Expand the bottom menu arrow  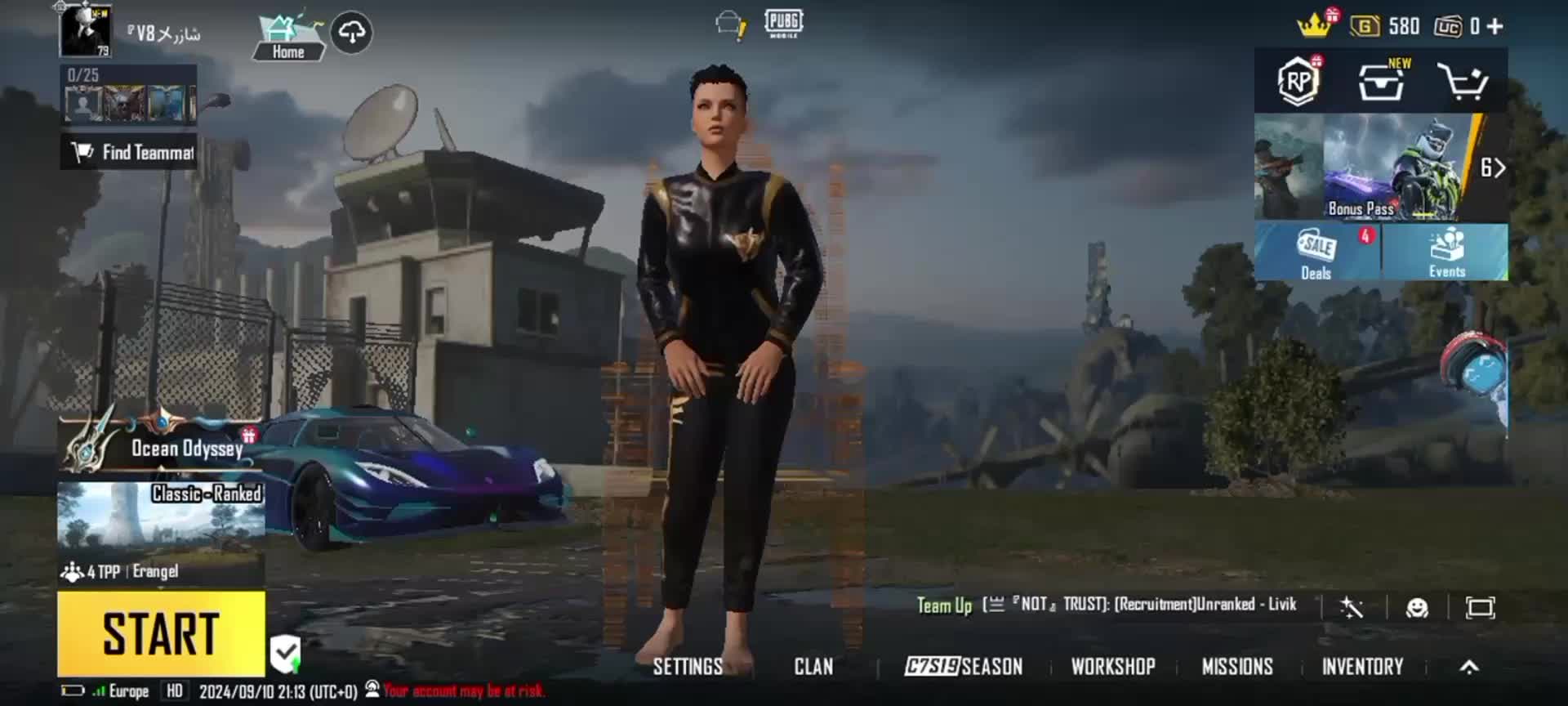(1469, 668)
